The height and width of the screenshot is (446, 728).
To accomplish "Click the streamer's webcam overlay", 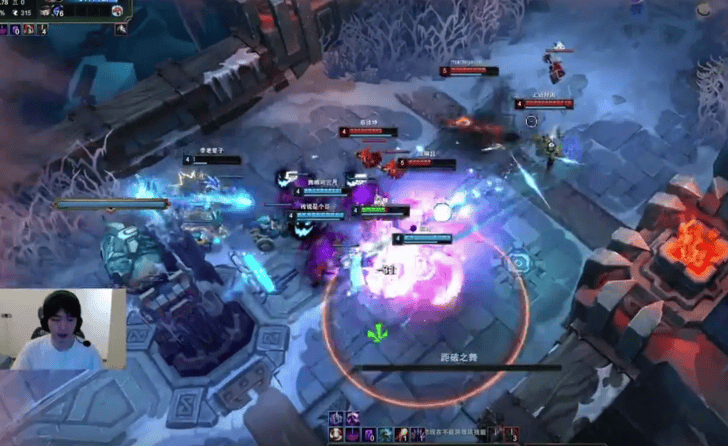I will click(63, 329).
